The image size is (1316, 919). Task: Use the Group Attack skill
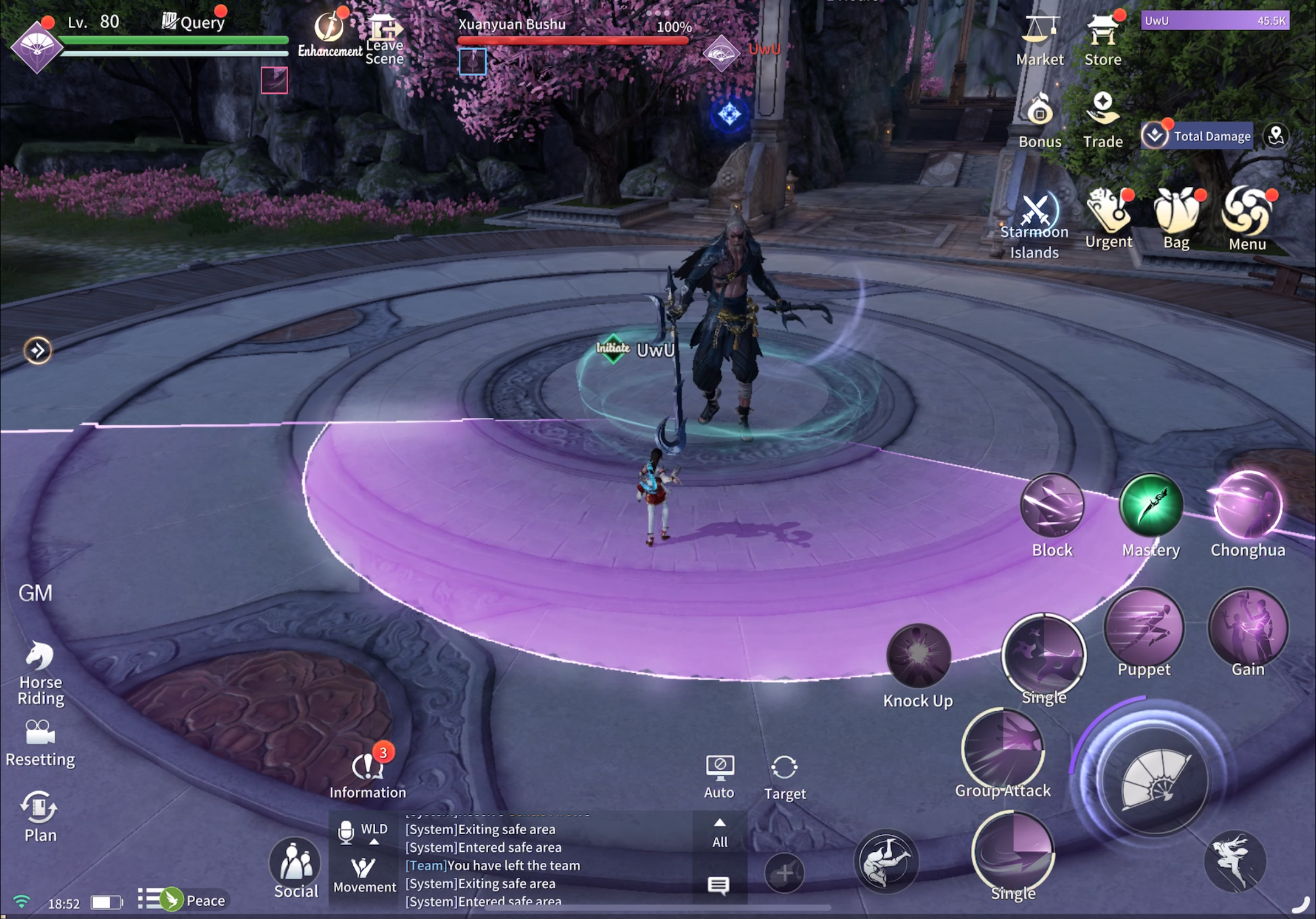(1003, 749)
